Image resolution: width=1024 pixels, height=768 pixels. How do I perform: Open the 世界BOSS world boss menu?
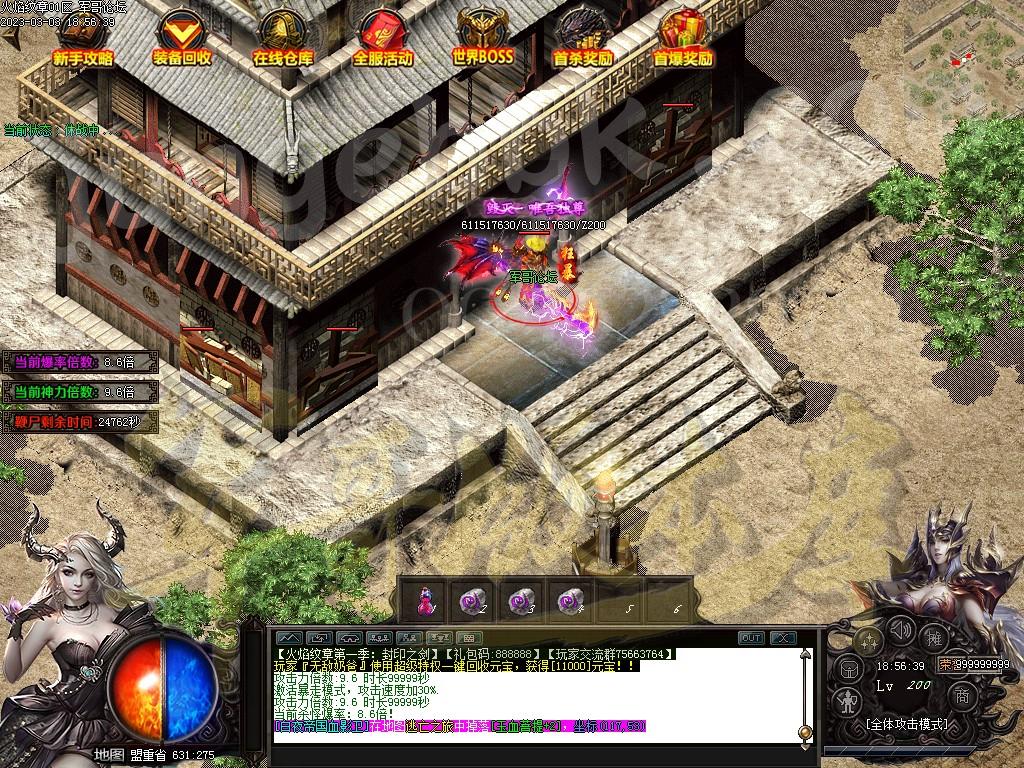[482, 38]
